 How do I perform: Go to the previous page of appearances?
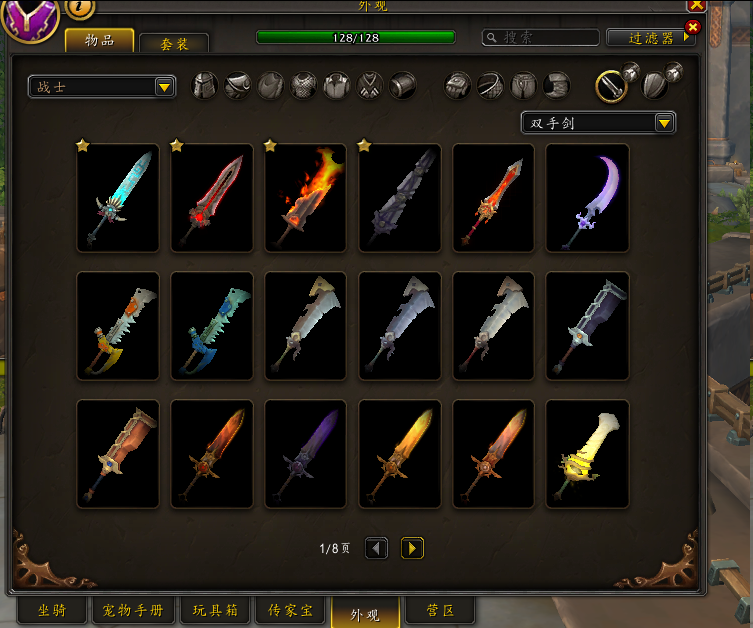[x=376, y=548]
